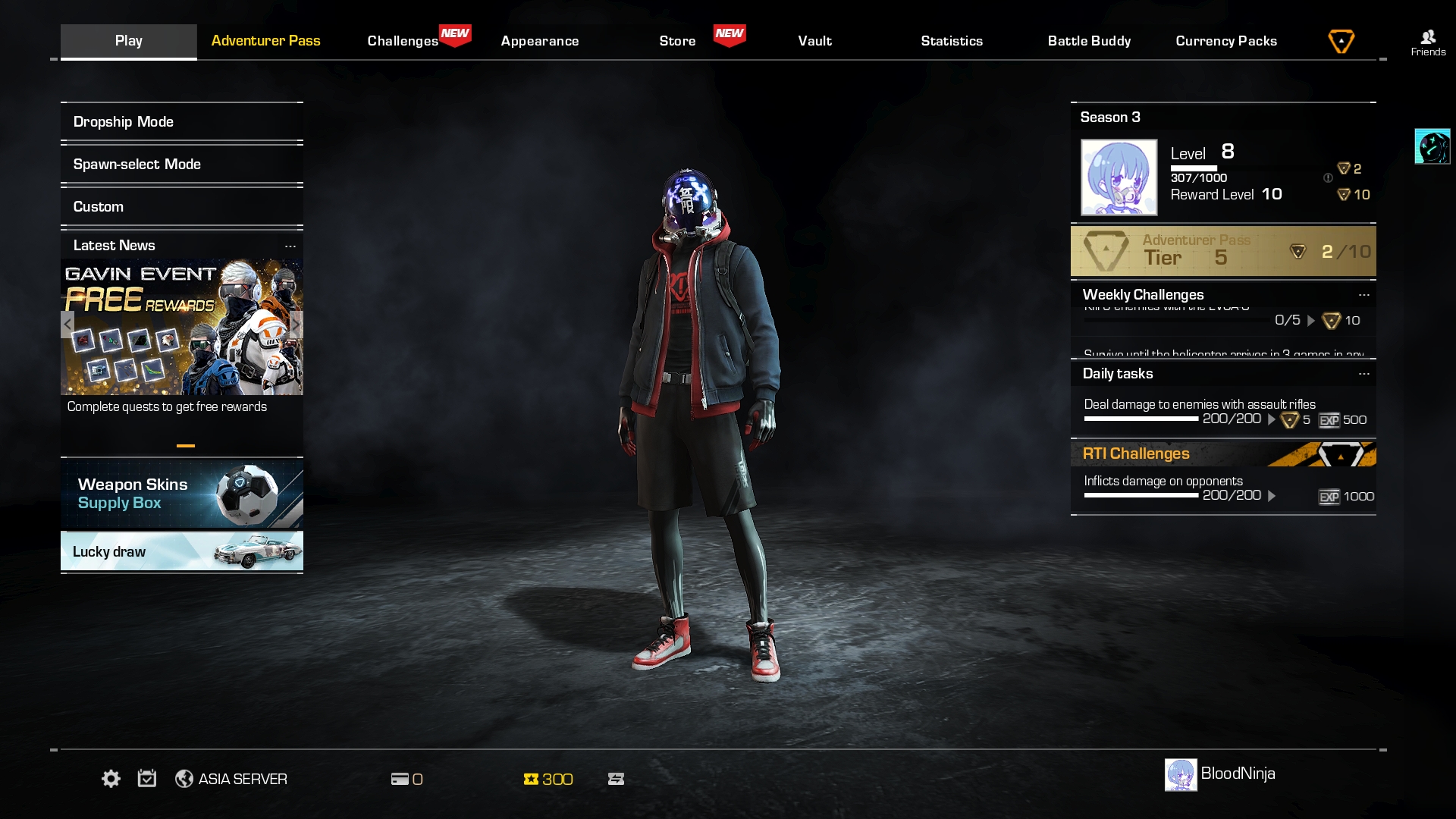Open the Adventurer Pass tab
This screenshot has width=1456, height=819.
click(265, 41)
